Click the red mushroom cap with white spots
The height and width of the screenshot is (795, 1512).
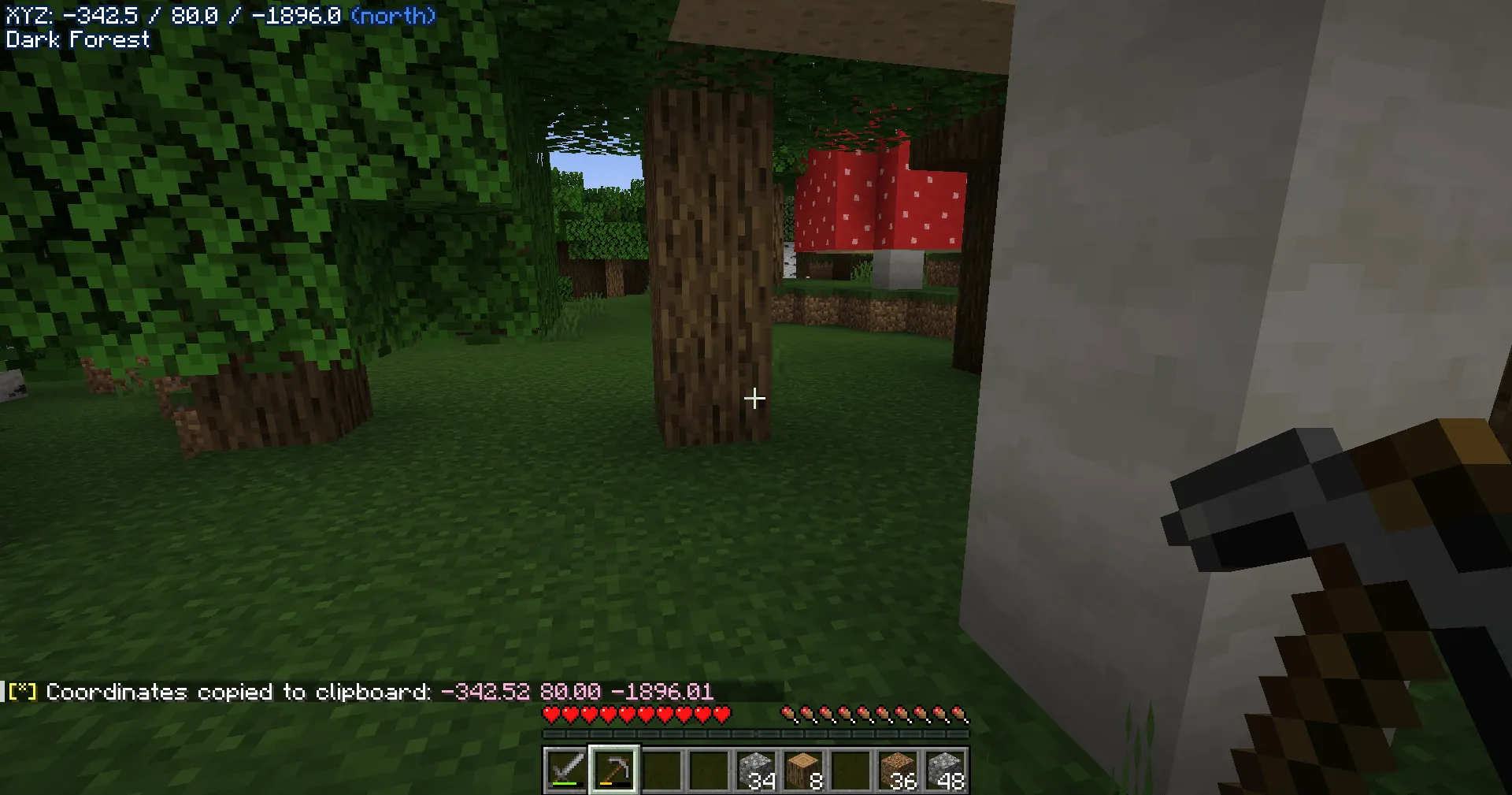coord(874,197)
